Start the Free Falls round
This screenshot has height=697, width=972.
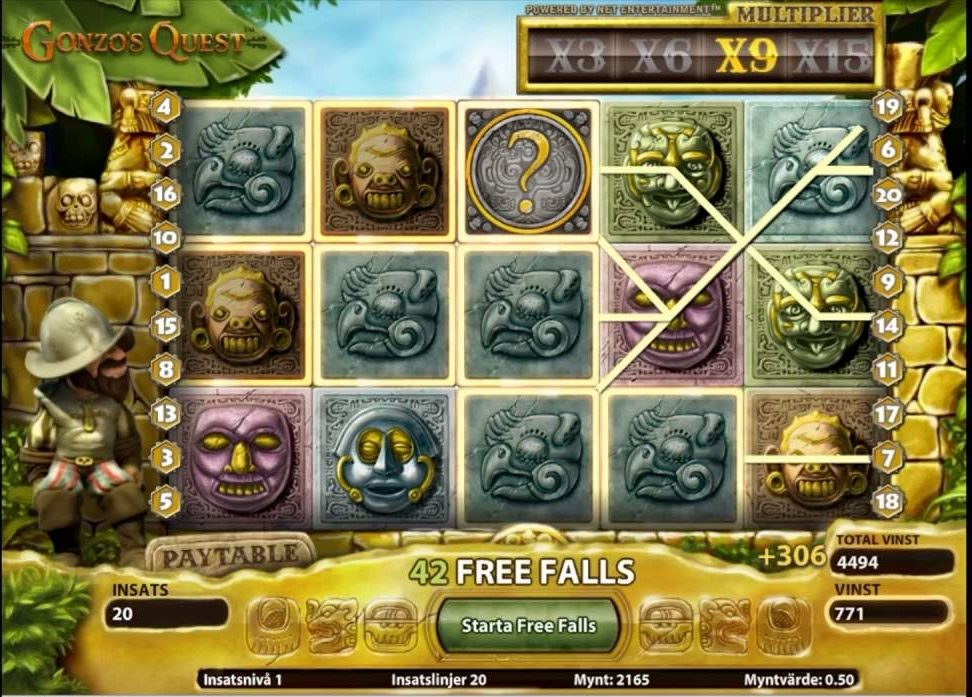[528, 625]
